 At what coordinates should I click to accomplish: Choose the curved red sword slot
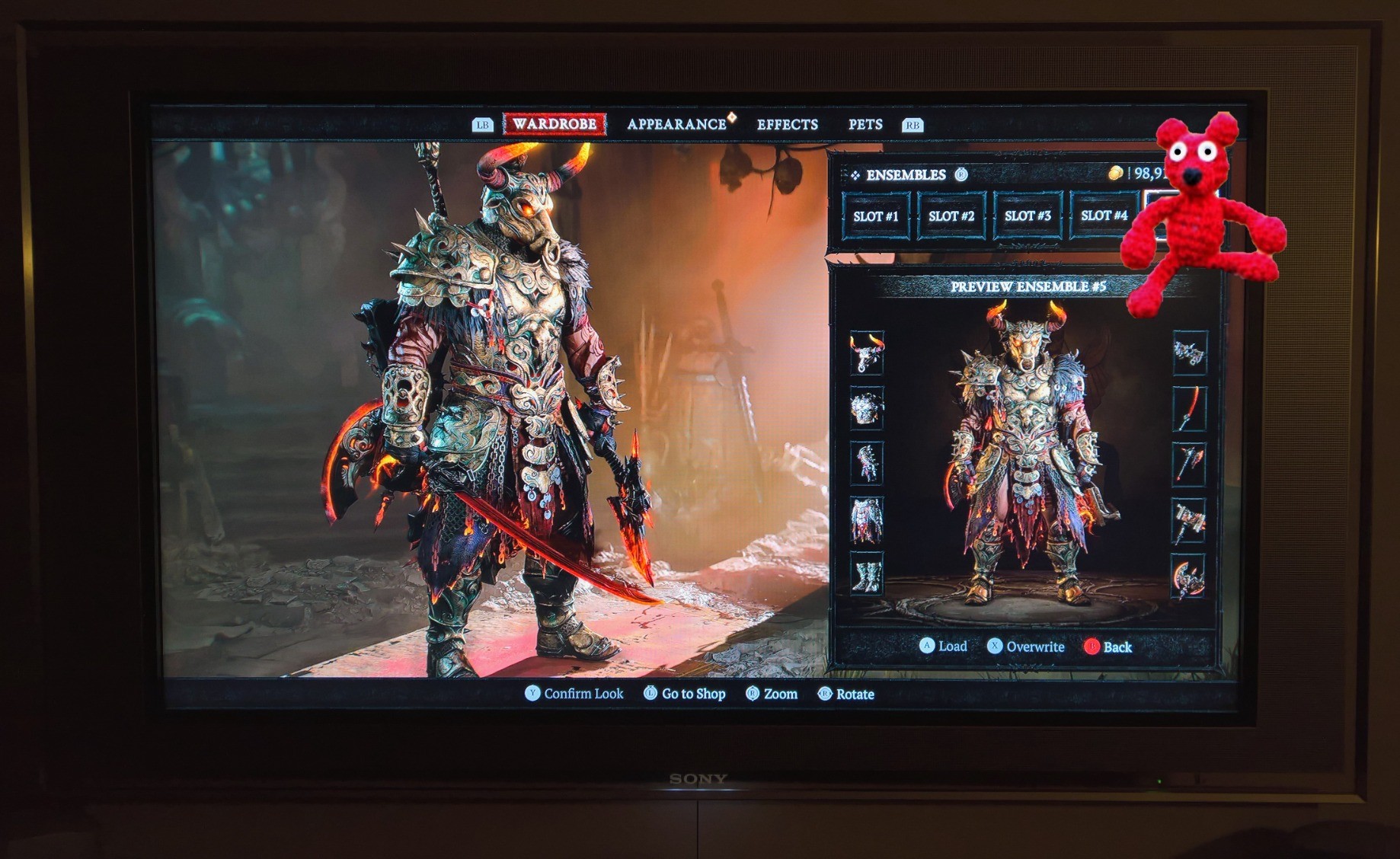pyautogui.click(x=1189, y=409)
